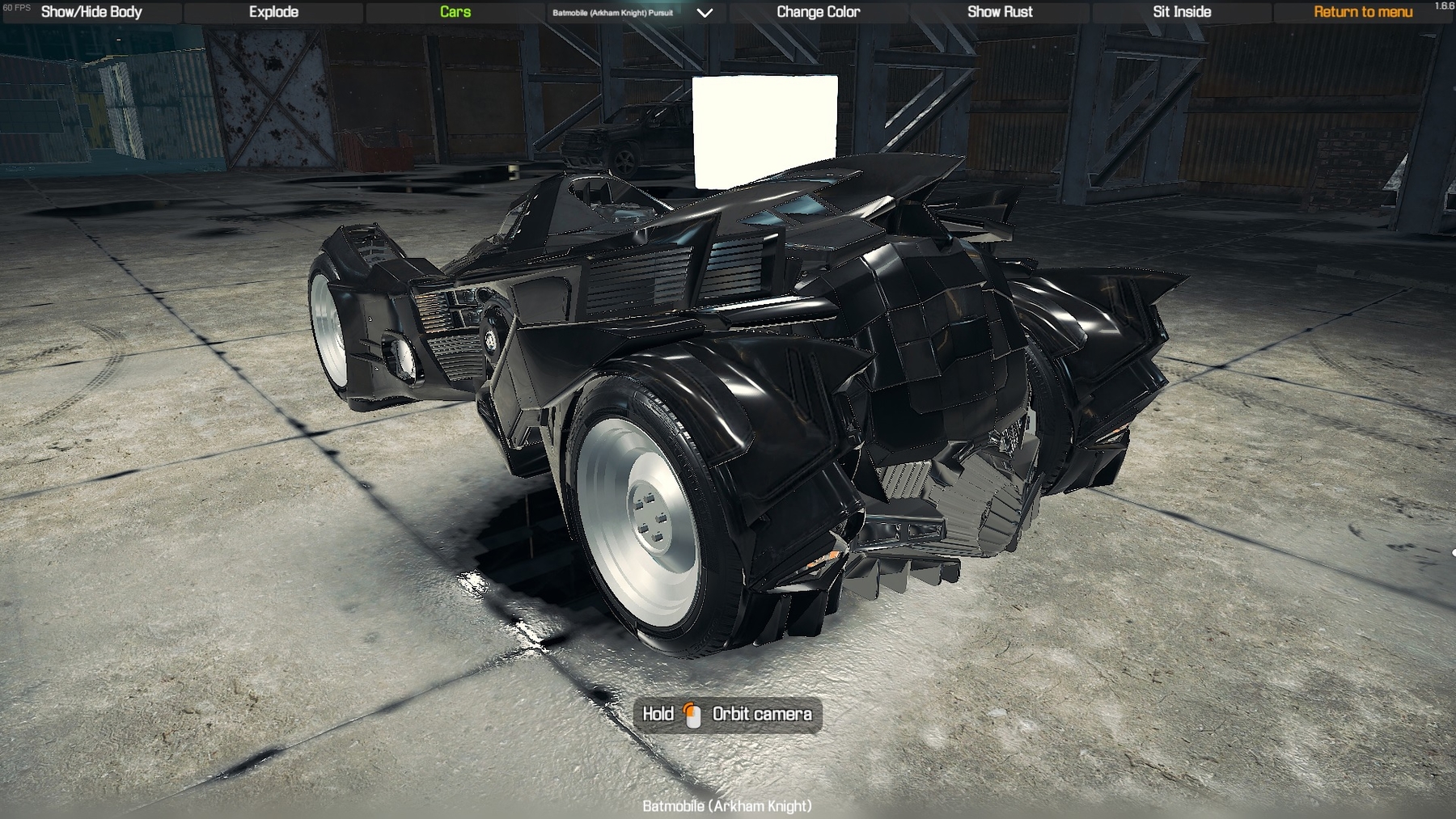Screen dimensions: 1456x819
Task: Expand the vehicle list via the chevron arrow
Action: tap(705, 13)
